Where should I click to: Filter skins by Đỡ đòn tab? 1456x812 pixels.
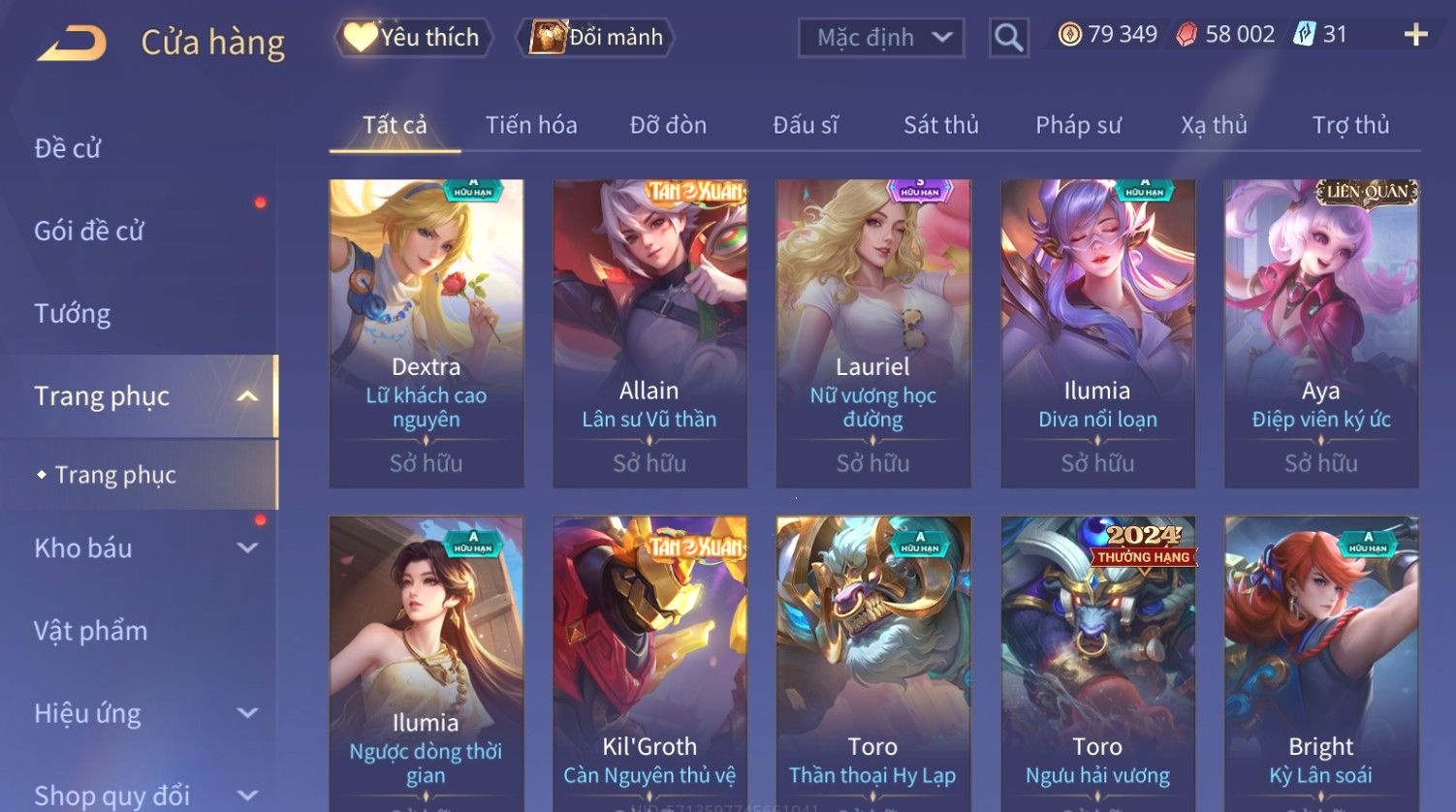668,125
